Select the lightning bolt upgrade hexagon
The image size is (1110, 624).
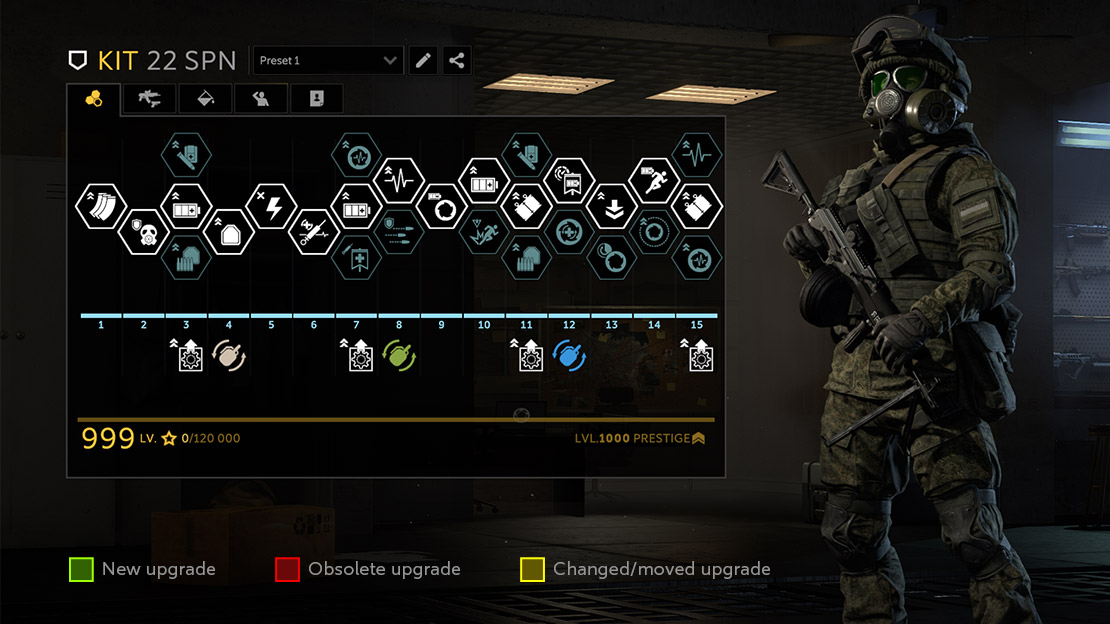tap(271, 207)
